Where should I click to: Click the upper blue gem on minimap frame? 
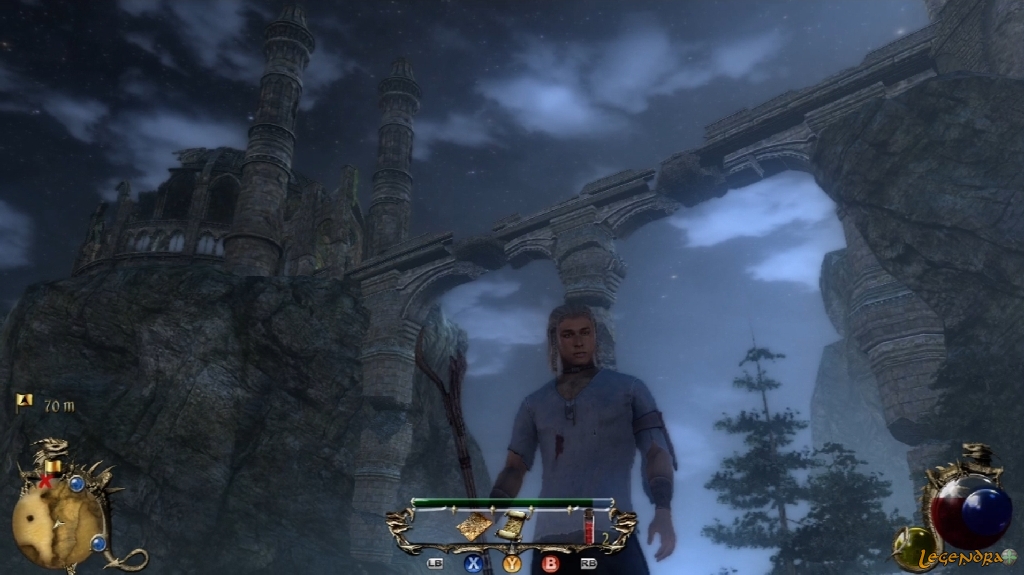(76, 483)
